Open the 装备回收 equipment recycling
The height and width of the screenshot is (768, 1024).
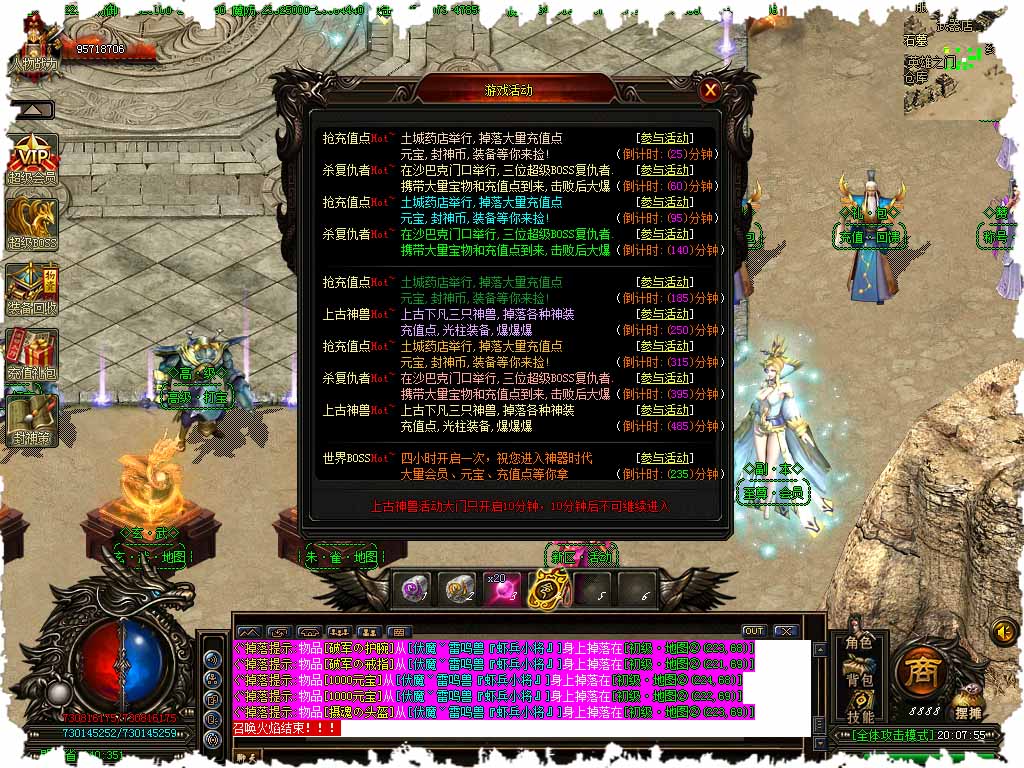coord(32,288)
